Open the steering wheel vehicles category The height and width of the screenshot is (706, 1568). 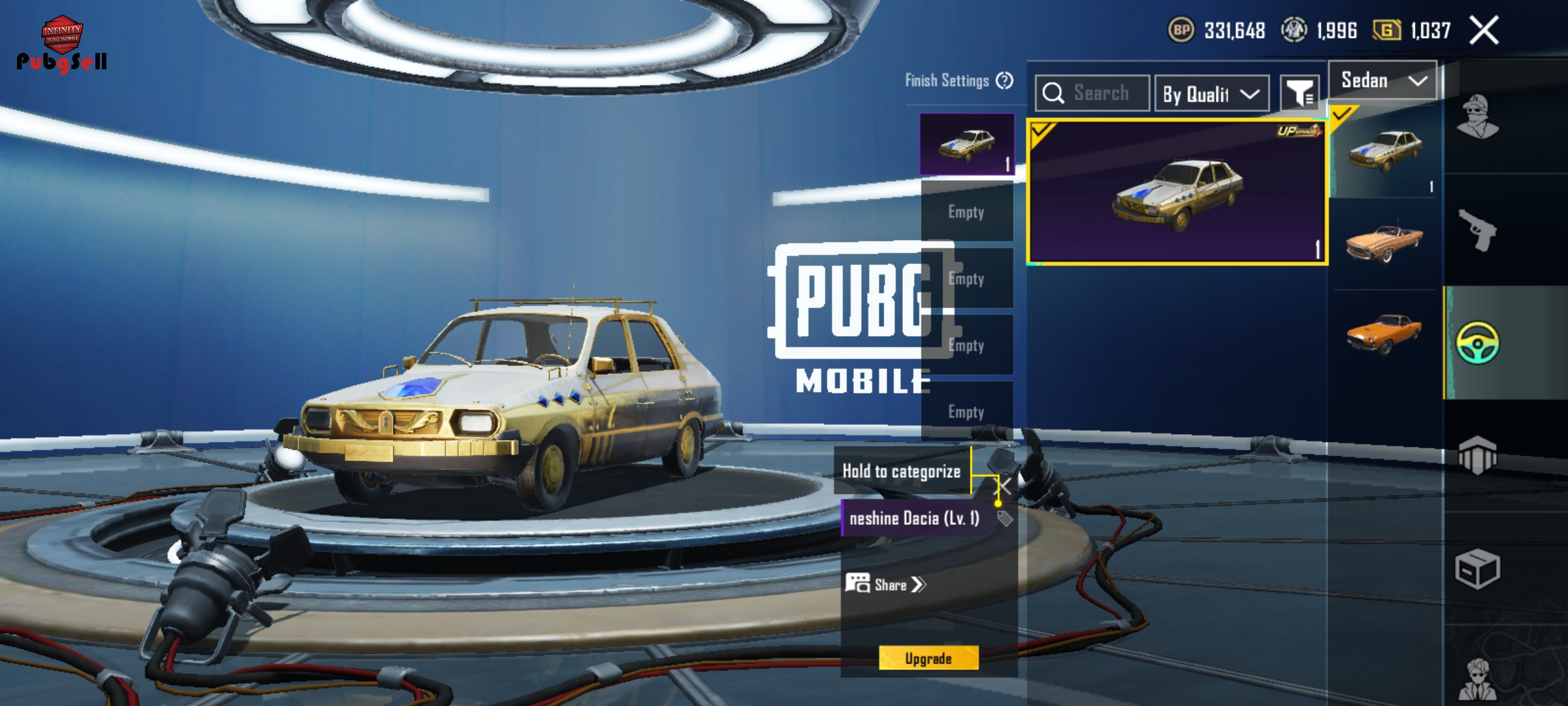click(x=1478, y=343)
